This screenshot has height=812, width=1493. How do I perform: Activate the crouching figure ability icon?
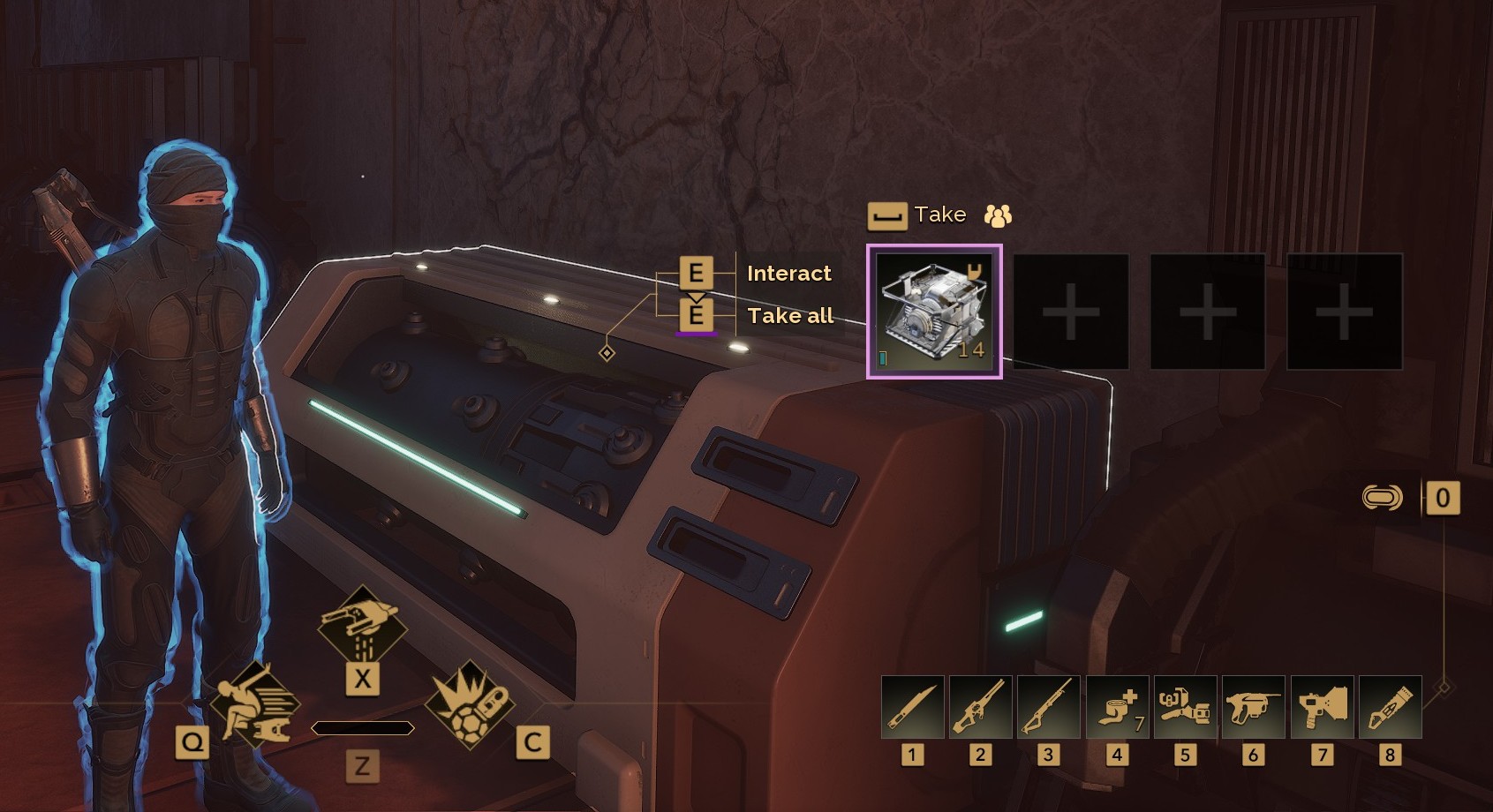click(255, 705)
